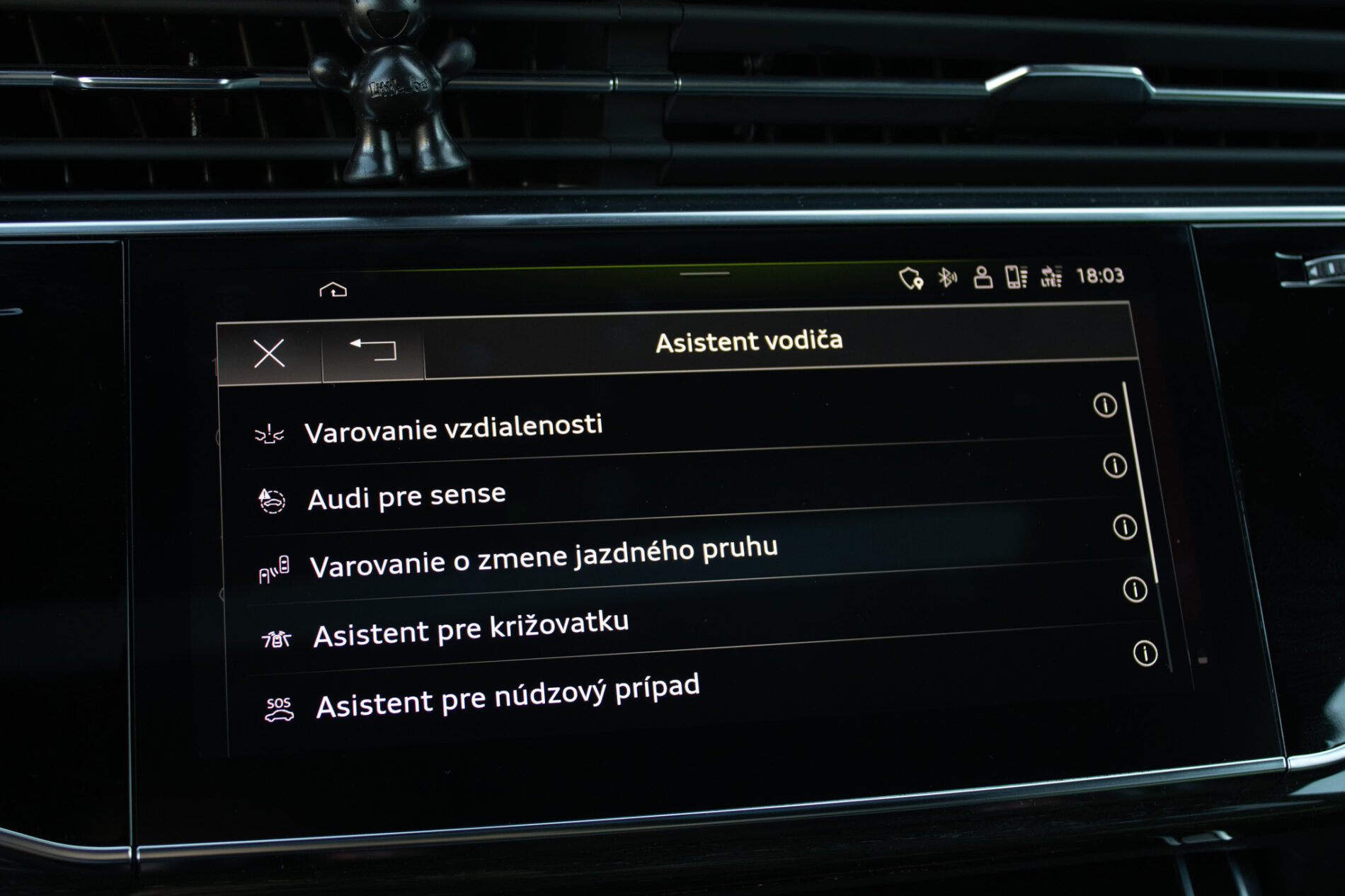Open the home screen icon

(333, 290)
